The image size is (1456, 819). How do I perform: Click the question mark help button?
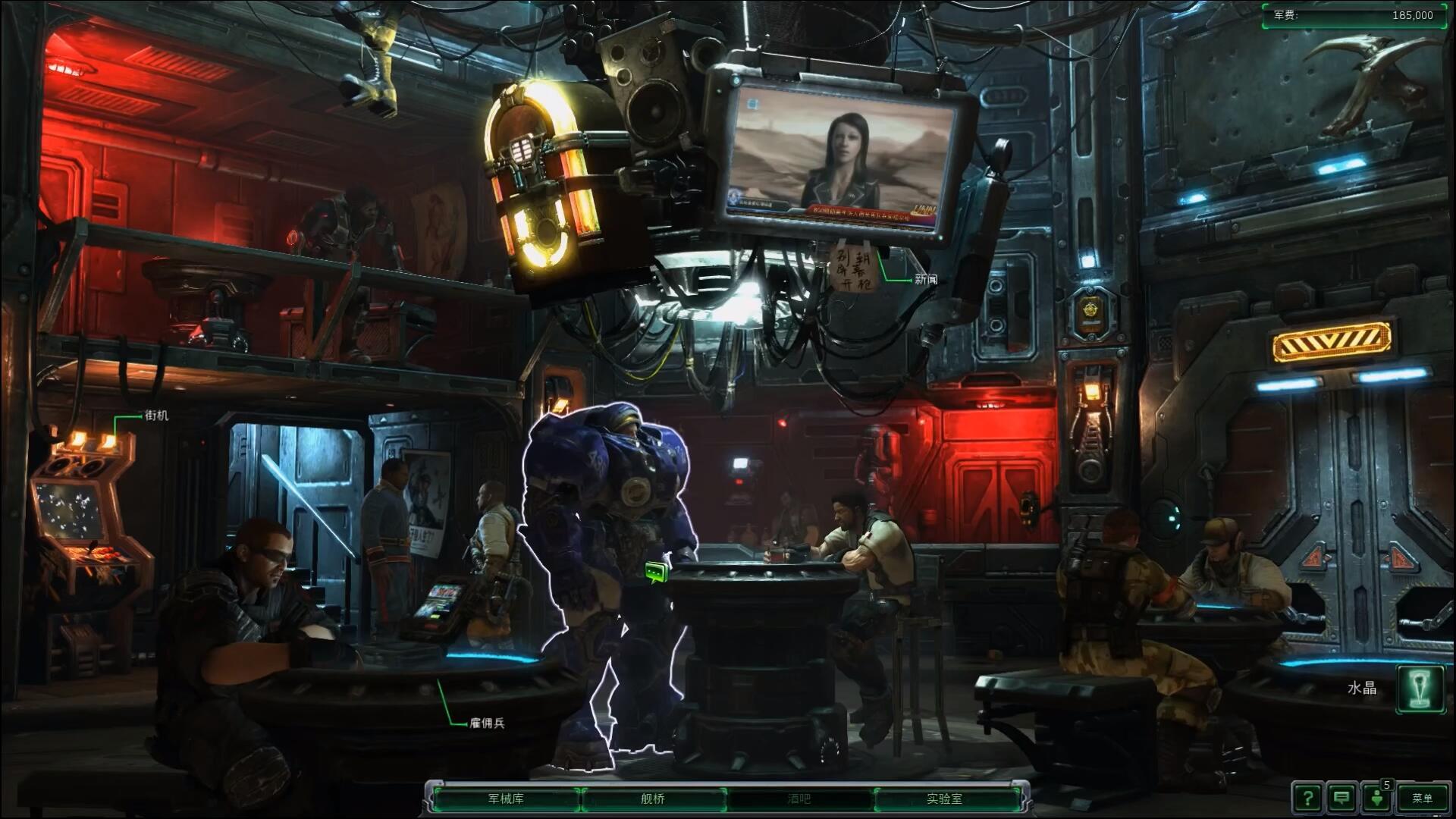(x=1307, y=798)
